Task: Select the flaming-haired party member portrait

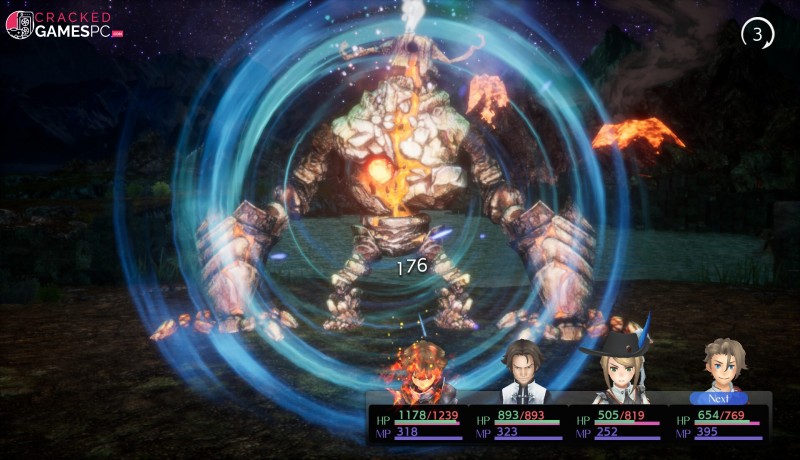Action: [x=420, y=372]
